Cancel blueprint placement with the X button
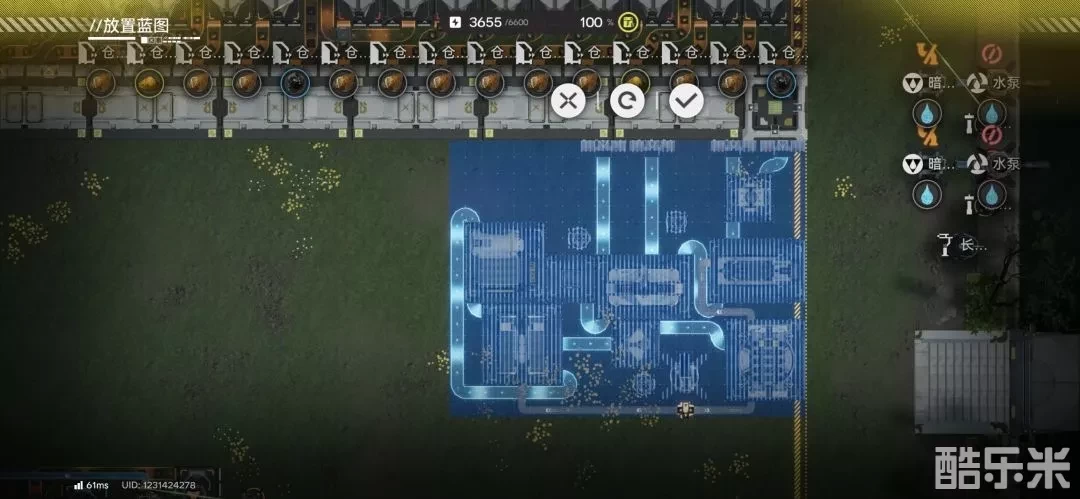Image resolution: width=1080 pixels, height=499 pixels. pyautogui.click(x=568, y=100)
